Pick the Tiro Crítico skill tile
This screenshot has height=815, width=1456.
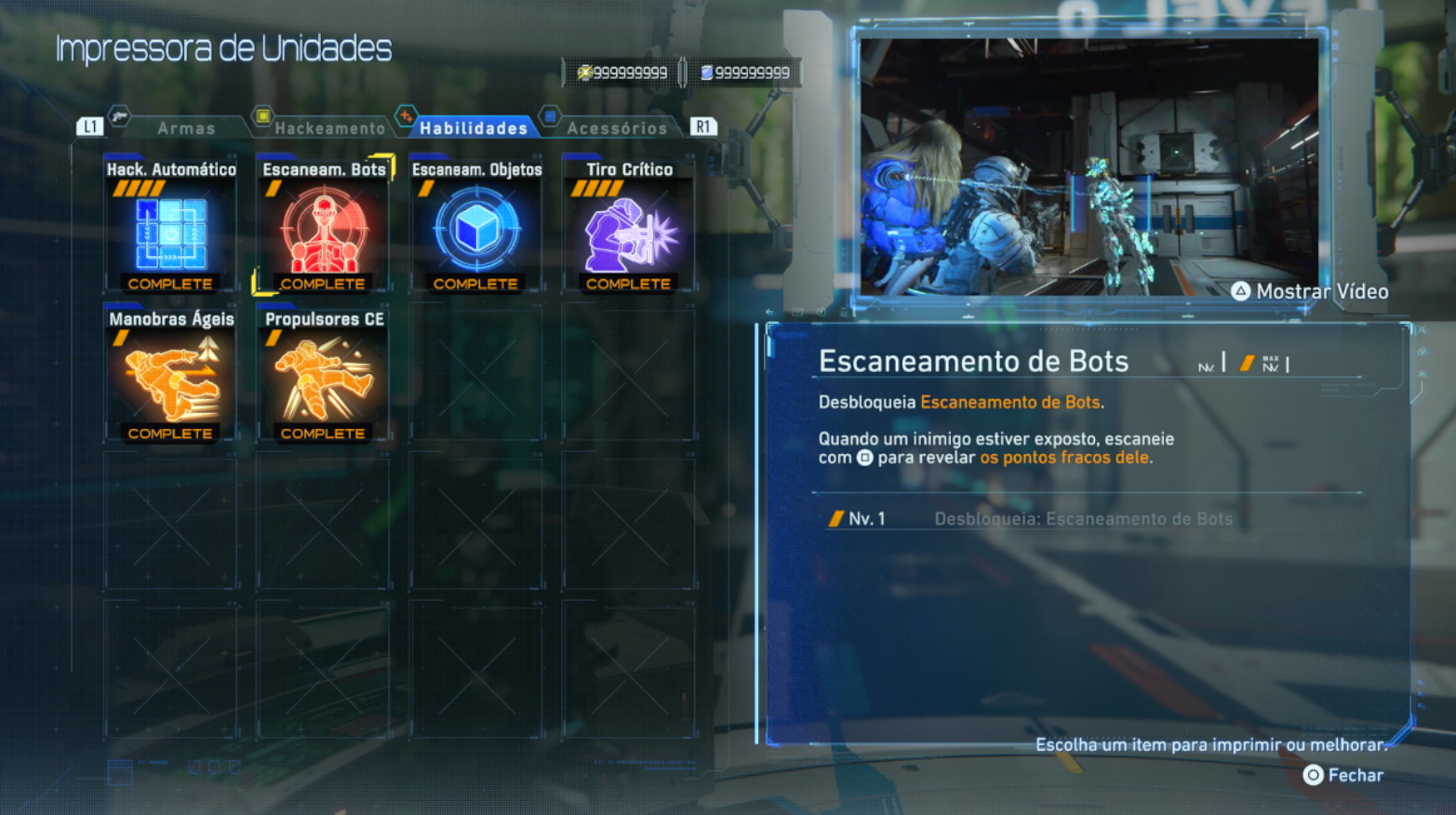pos(628,226)
